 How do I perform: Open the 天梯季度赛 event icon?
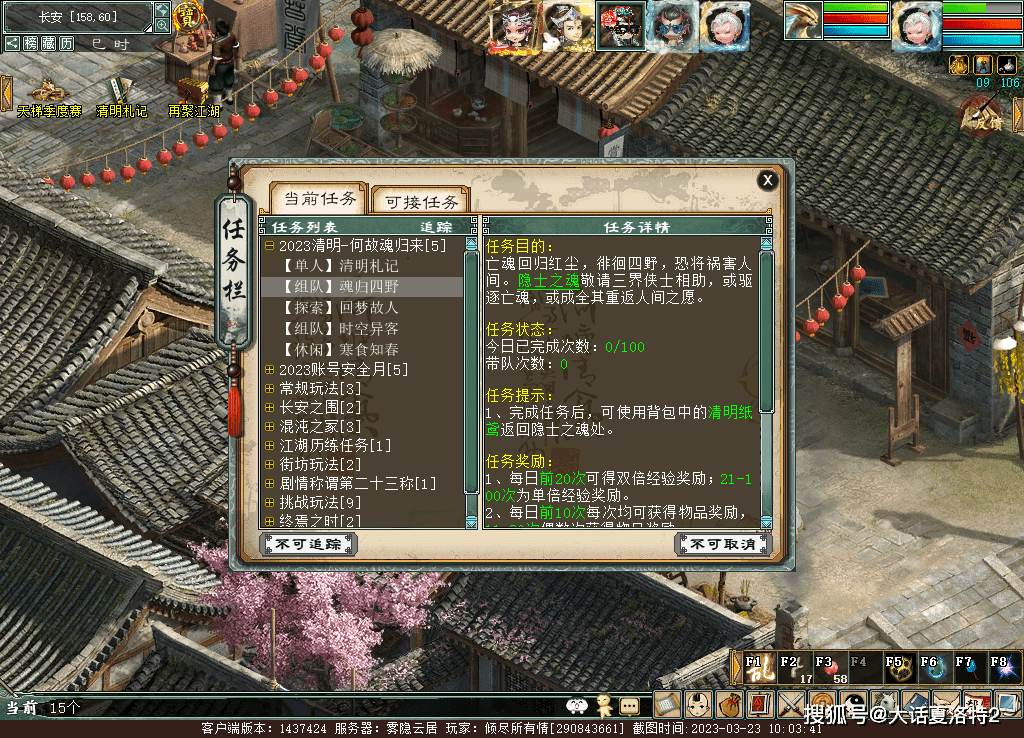click(48, 95)
